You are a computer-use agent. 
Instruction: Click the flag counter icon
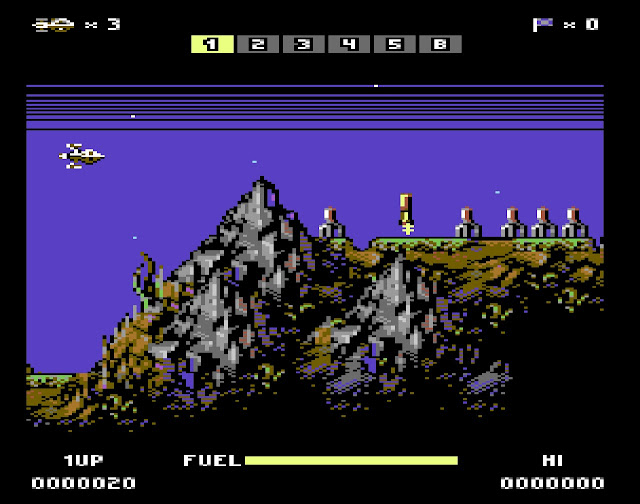(543, 24)
